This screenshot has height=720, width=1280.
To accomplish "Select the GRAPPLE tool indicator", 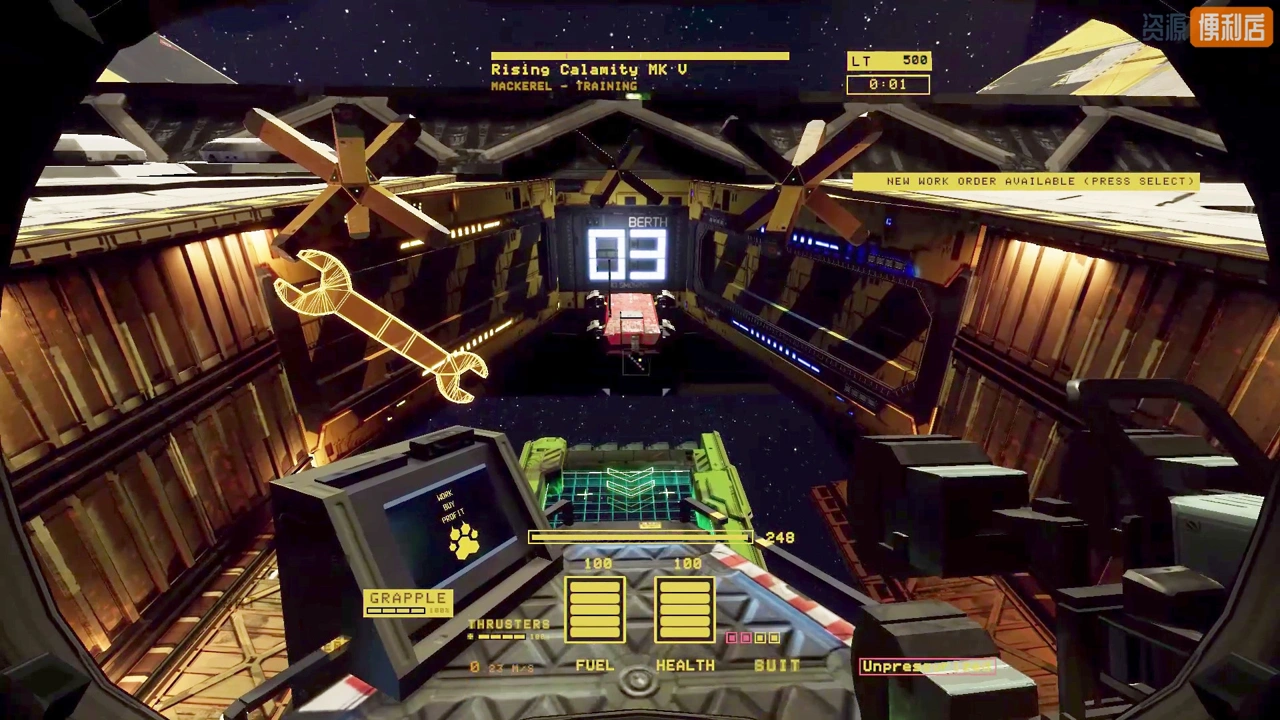I will pos(408,602).
